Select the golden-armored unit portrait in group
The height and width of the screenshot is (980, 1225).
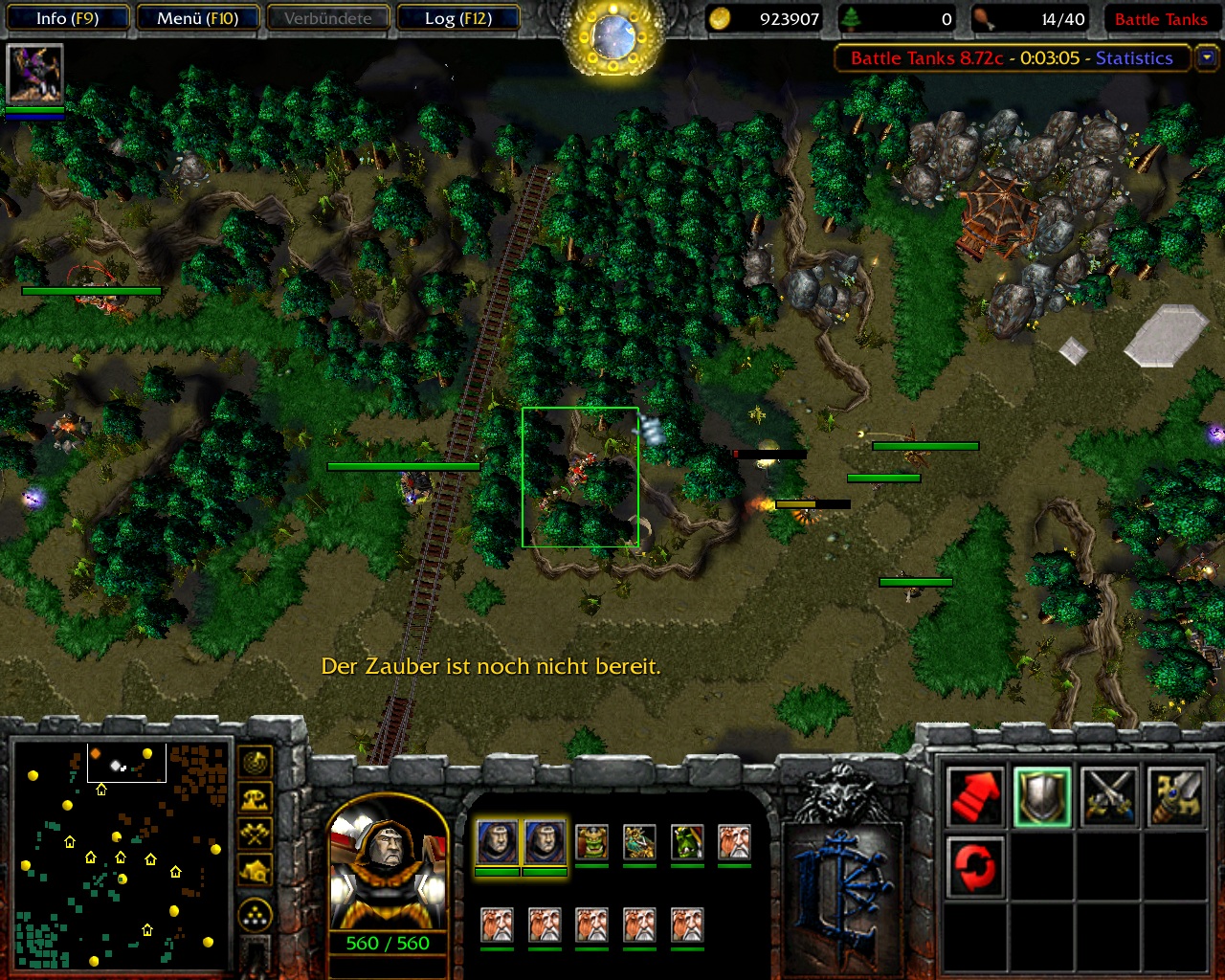[639, 842]
